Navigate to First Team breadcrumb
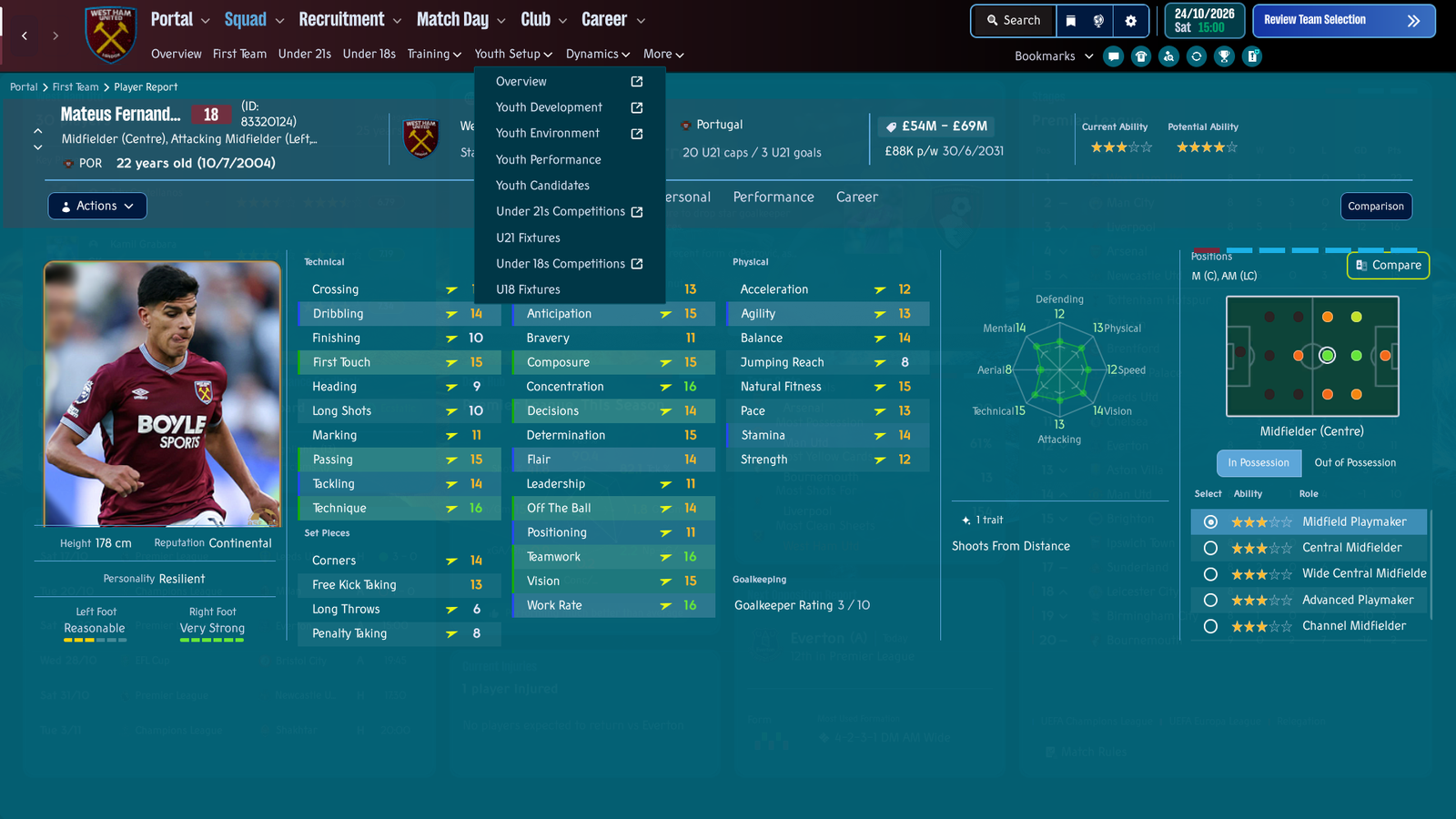The image size is (1456, 819). 76,87
